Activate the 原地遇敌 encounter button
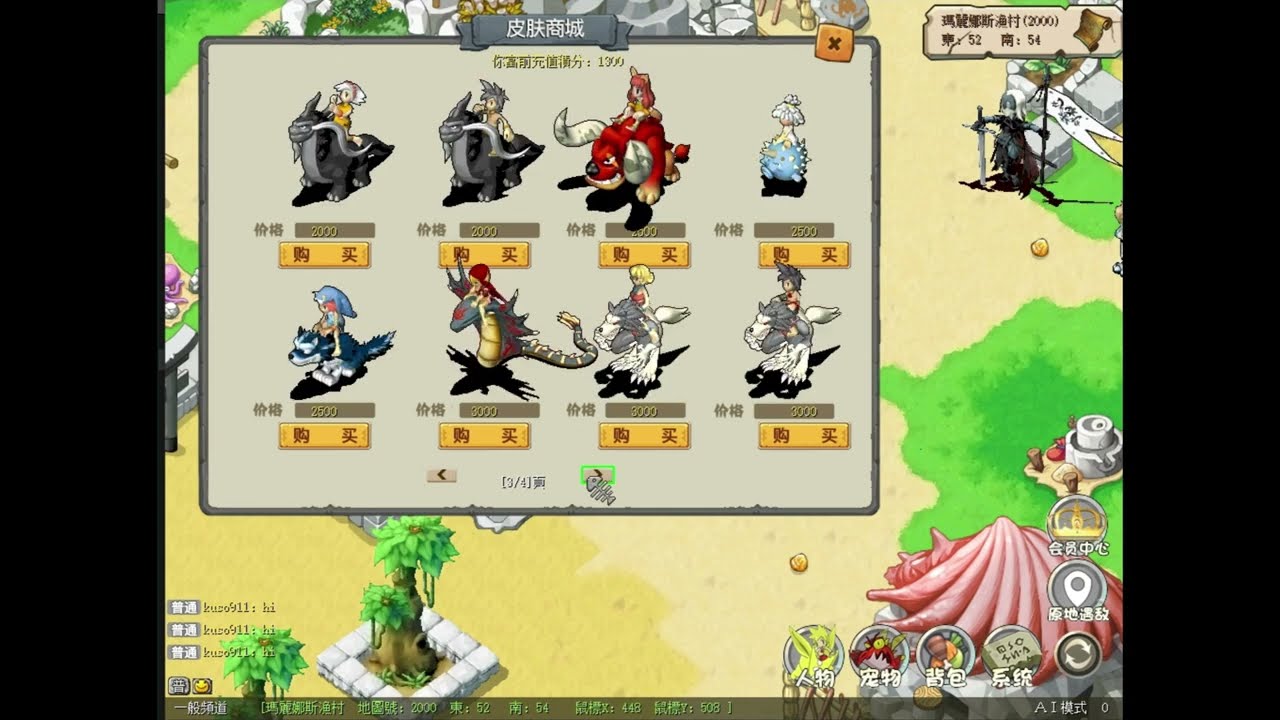 (x=1077, y=592)
